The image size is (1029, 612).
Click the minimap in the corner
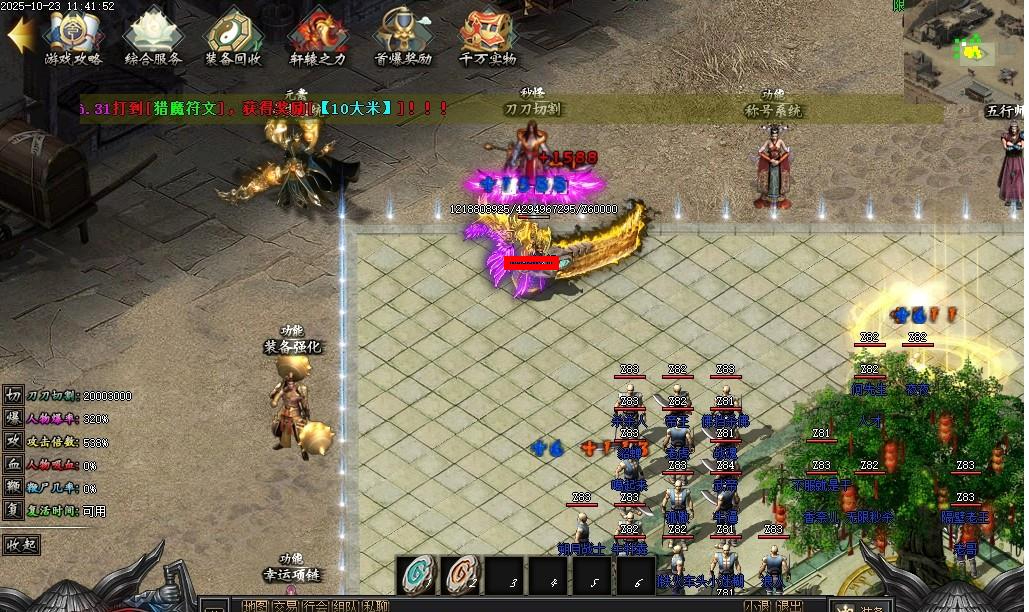(965, 45)
